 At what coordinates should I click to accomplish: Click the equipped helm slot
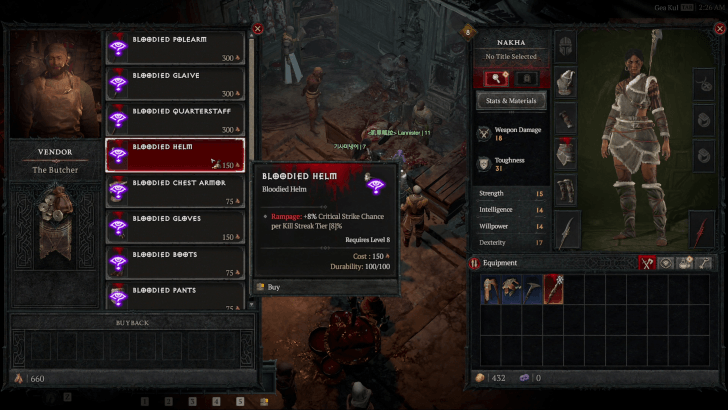565,46
